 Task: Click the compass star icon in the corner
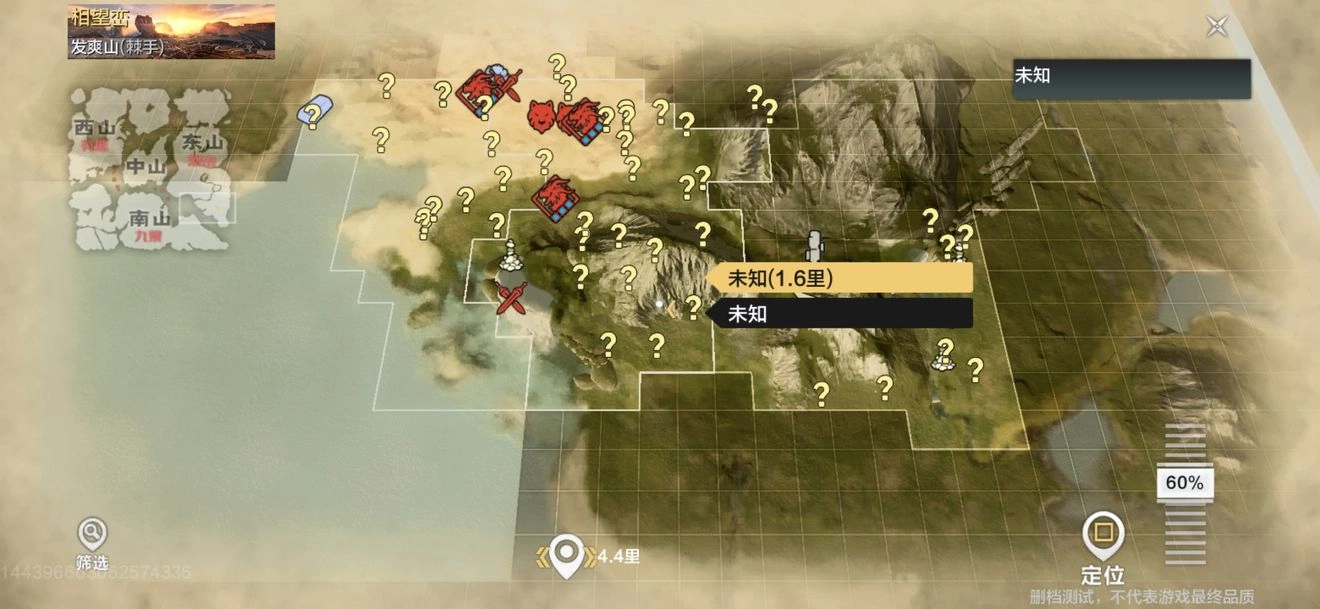pyautogui.click(x=1217, y=26)
